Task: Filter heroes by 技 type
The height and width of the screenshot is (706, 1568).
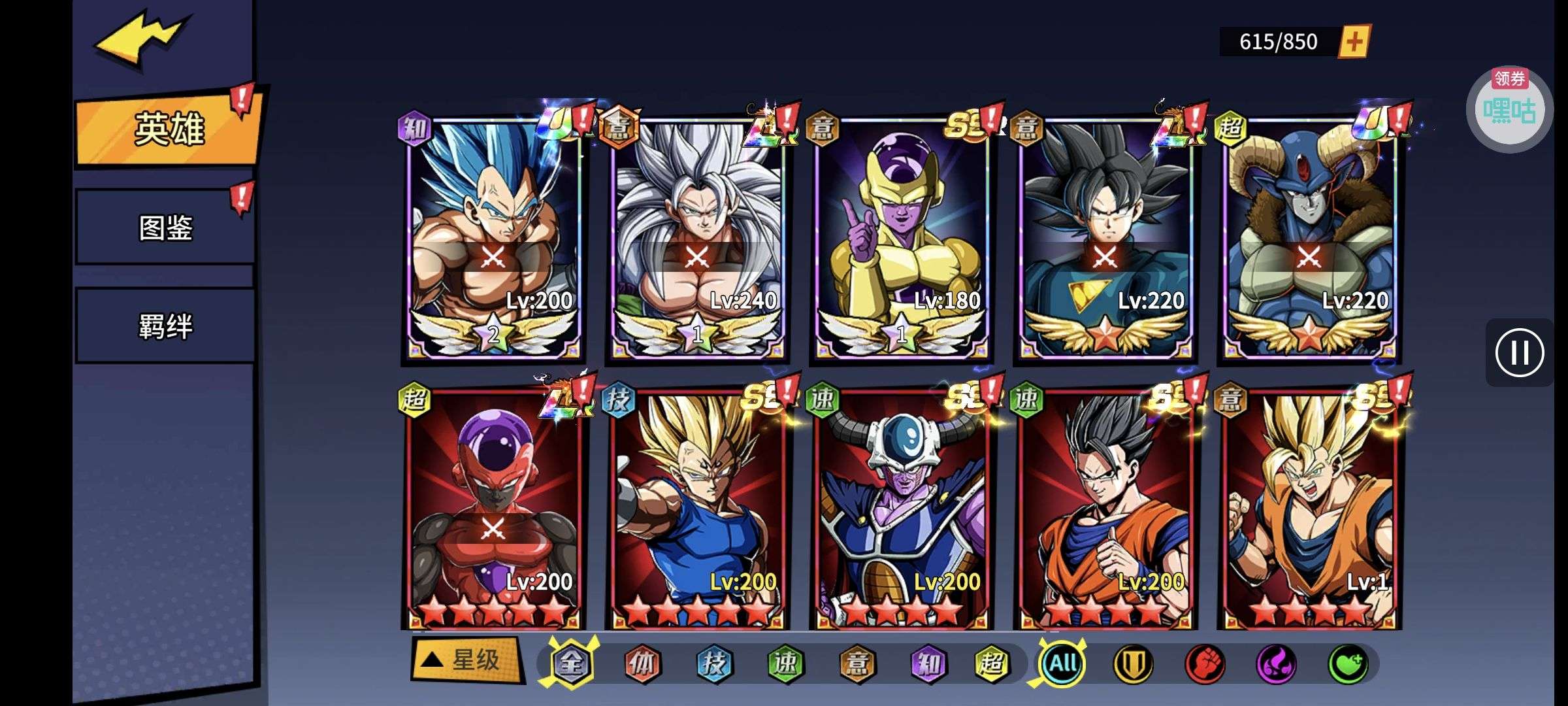Action: (713, 664)
